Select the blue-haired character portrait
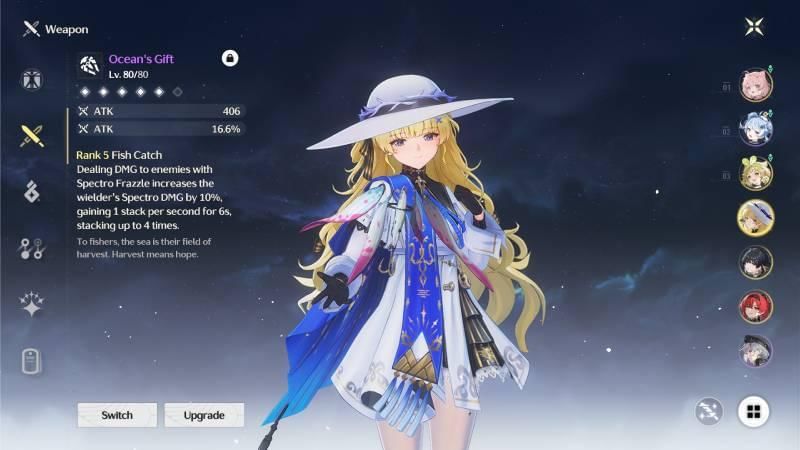Image resolution: width=800 pixels, height=450 pixels. click(x=755, y=129)
